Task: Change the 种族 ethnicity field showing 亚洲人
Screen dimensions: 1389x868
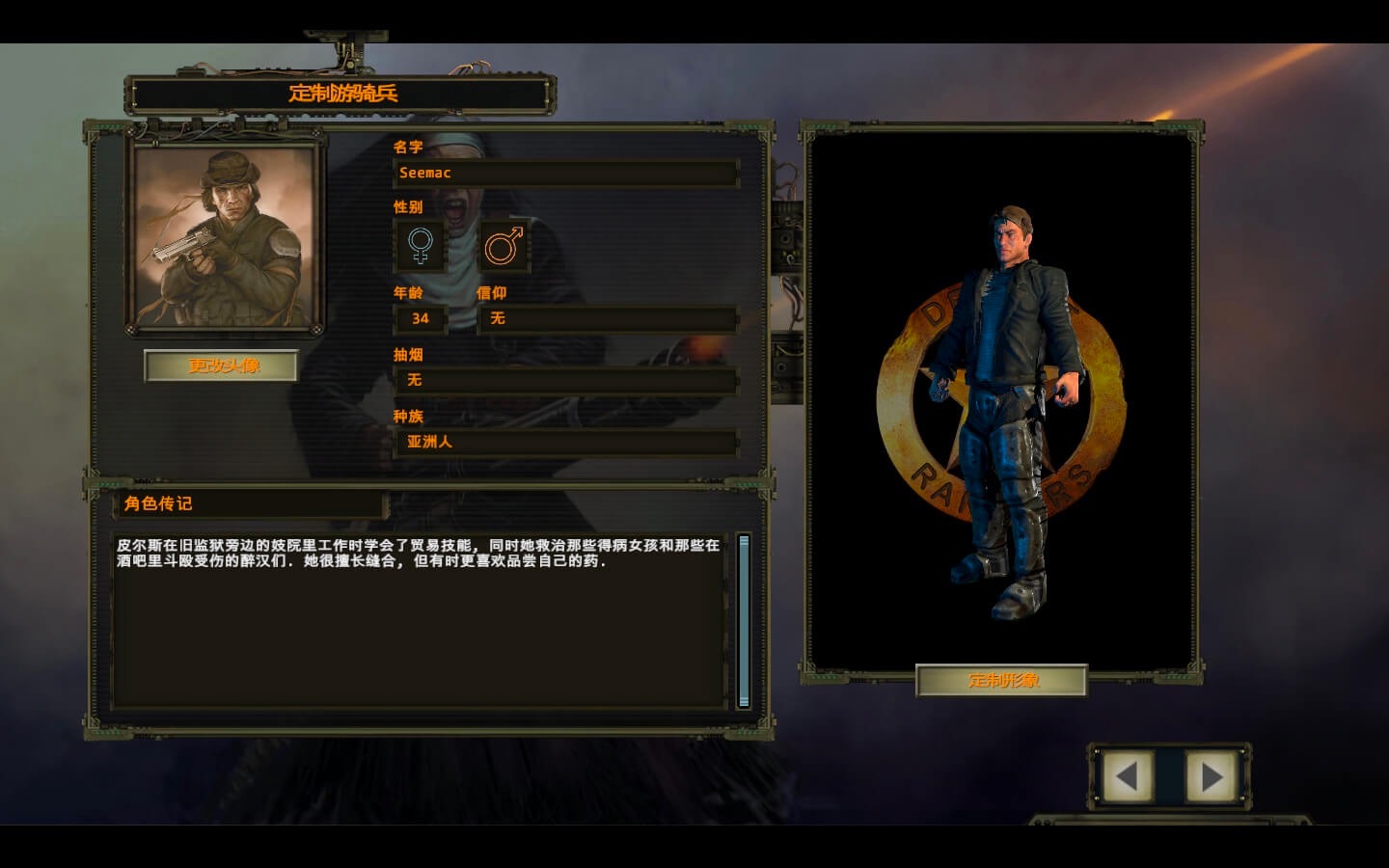Action: pos(565,442)
